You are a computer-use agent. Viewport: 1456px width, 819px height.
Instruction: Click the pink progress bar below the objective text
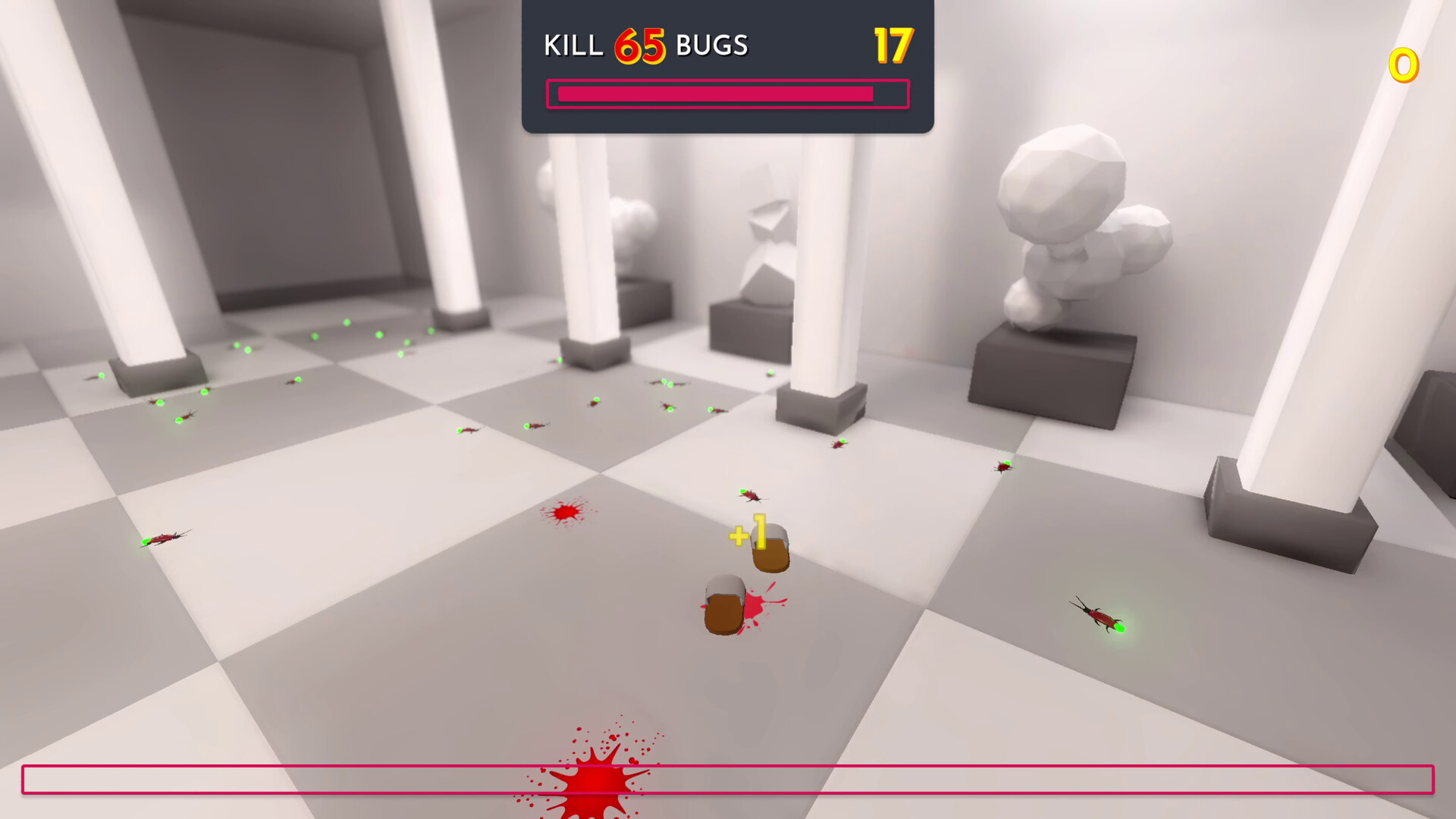[726, 93]
